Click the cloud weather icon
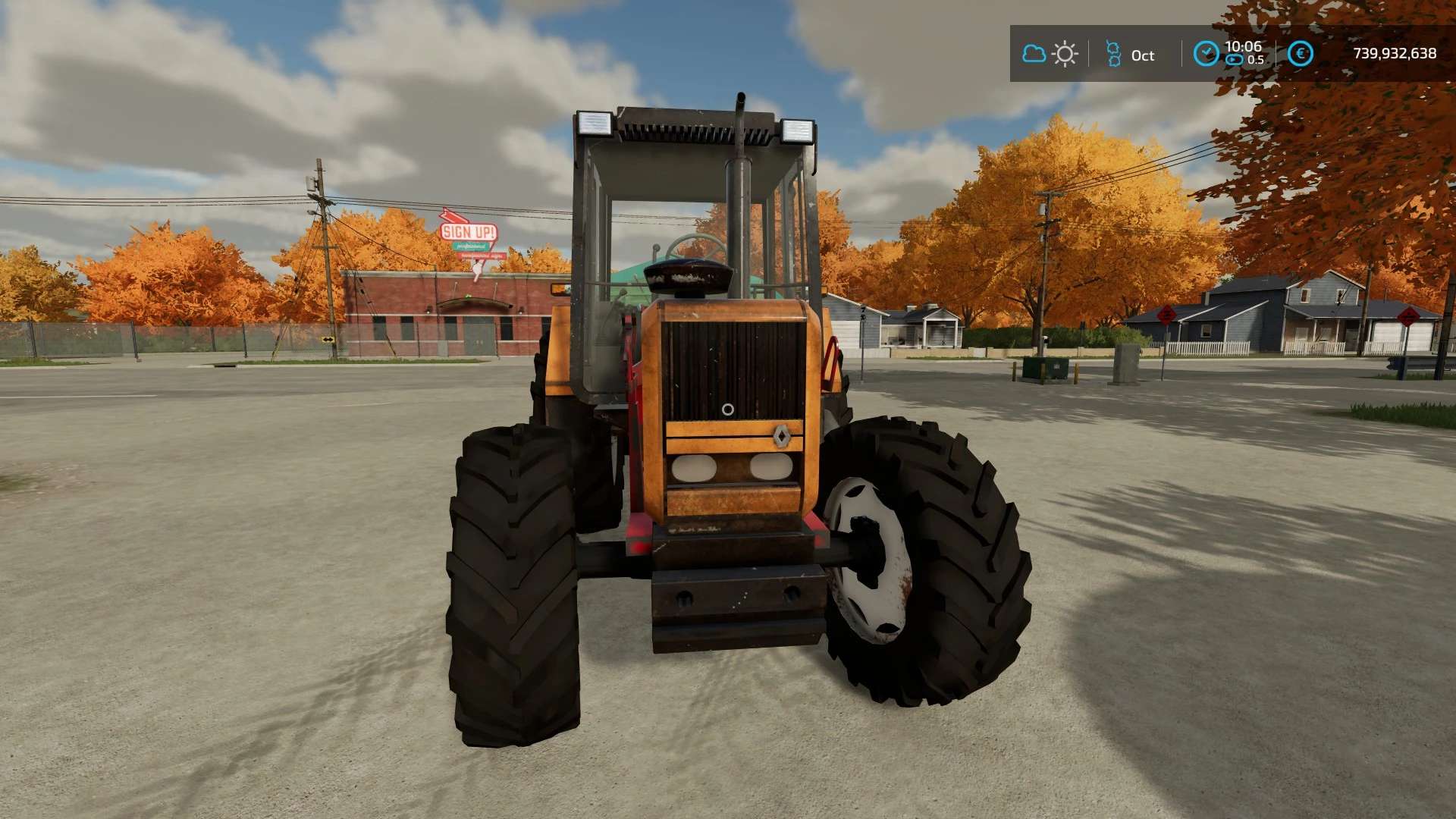The height and width of the screenshot is (819, 1456). [x=1034, y=54]
